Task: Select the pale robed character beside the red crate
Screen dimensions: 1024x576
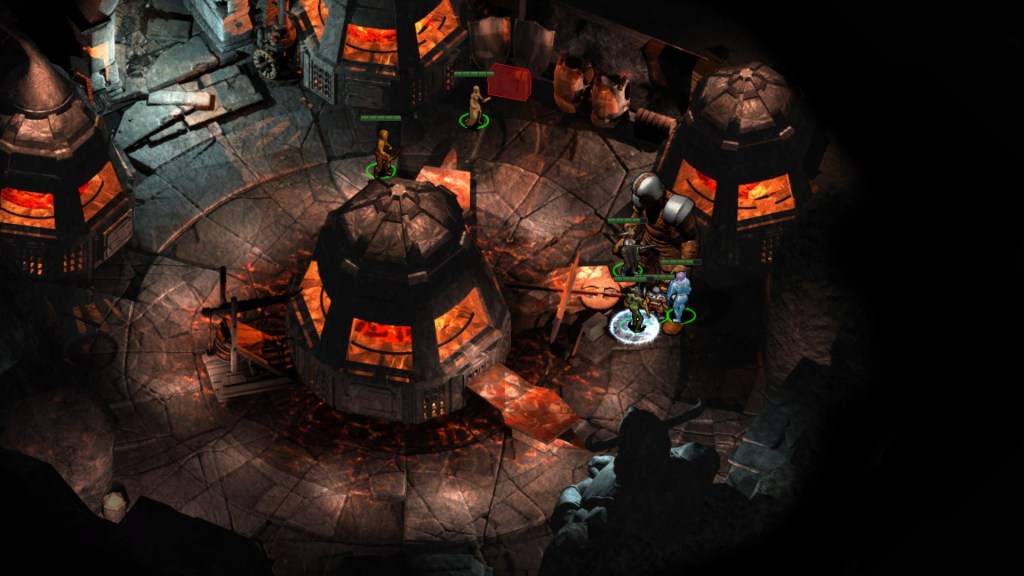Action: tap(475, 106)
